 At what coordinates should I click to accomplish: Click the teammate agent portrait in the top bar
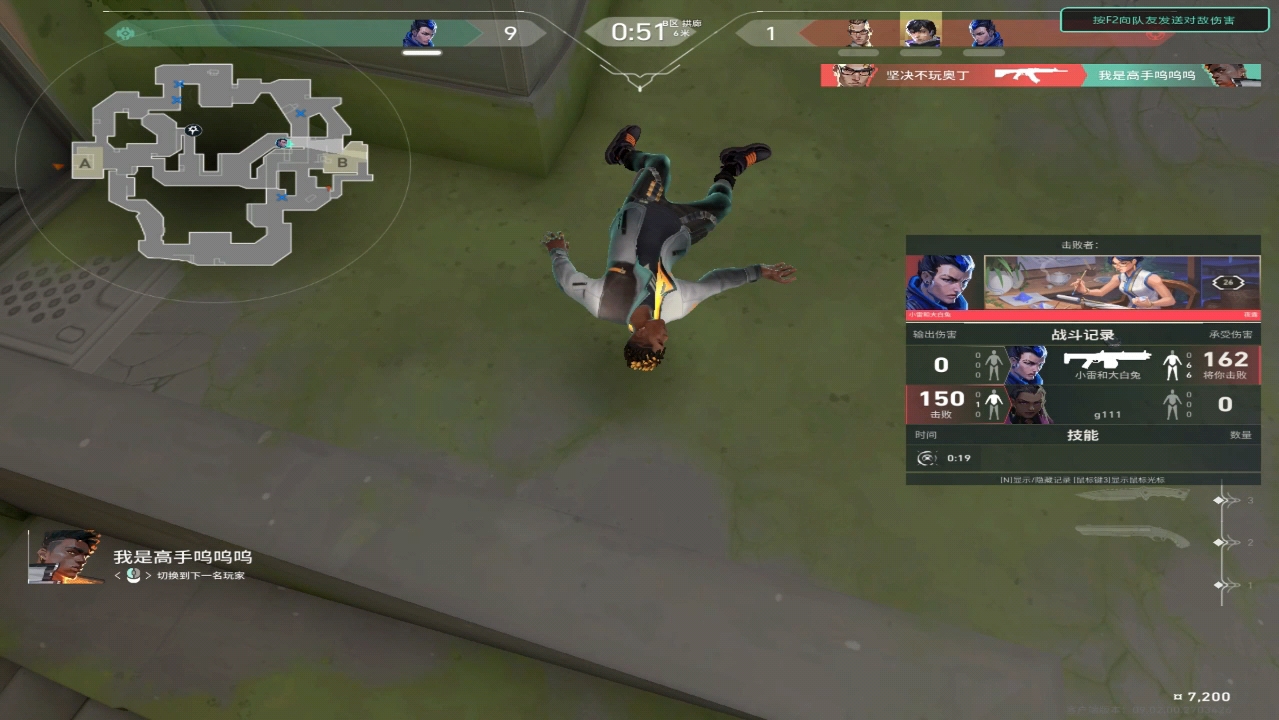421,34
